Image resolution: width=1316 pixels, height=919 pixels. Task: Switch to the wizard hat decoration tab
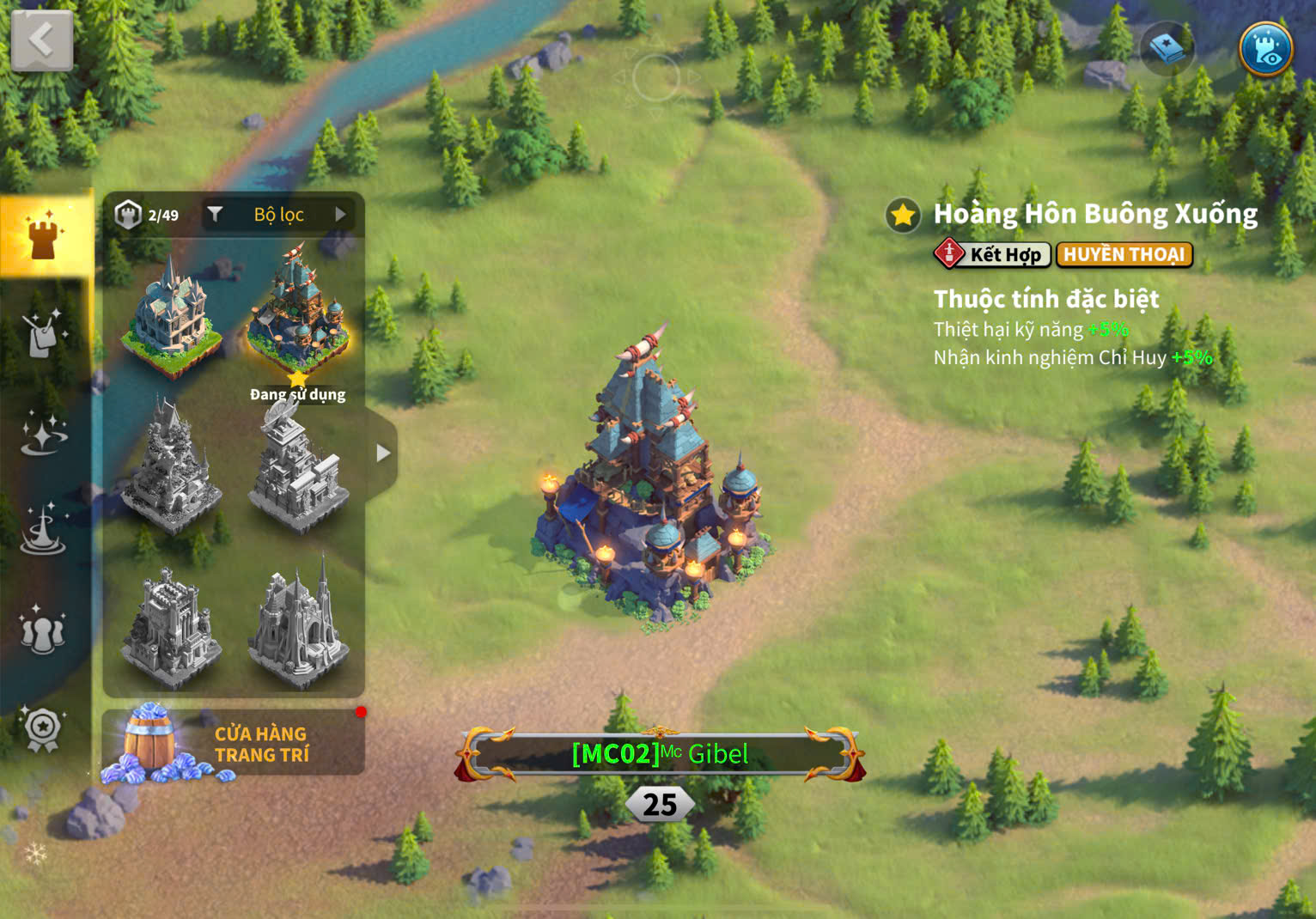click(42, 530)
